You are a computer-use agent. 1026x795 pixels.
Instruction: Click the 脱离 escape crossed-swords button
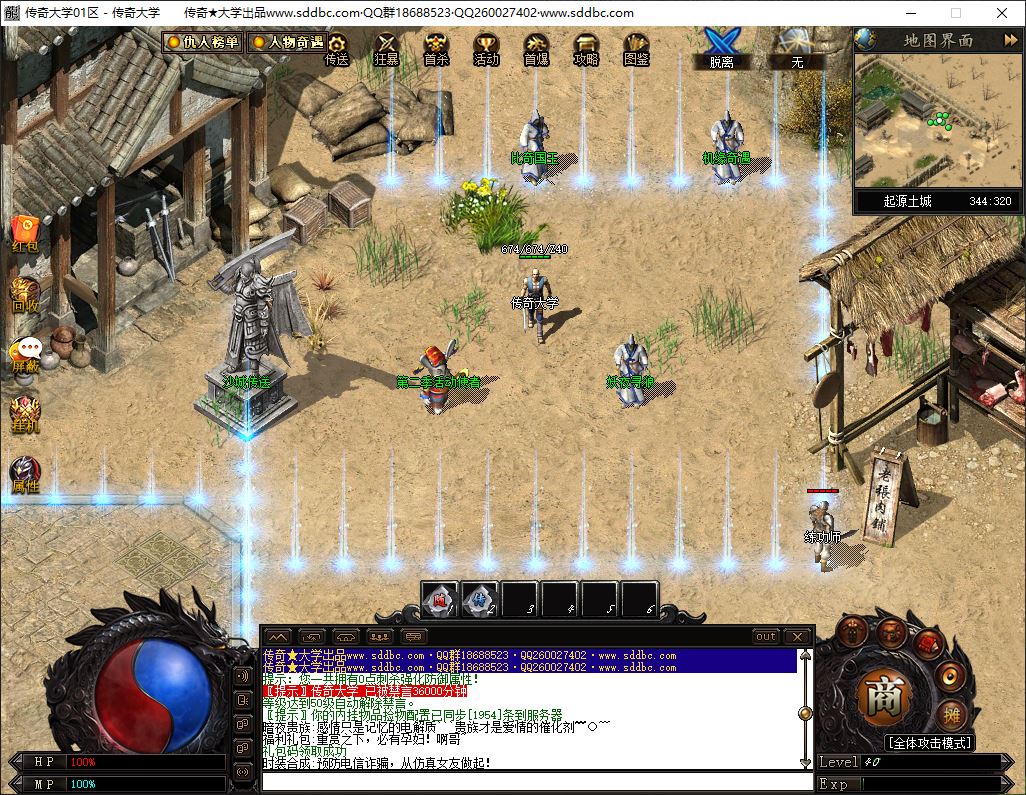[721, 46]
